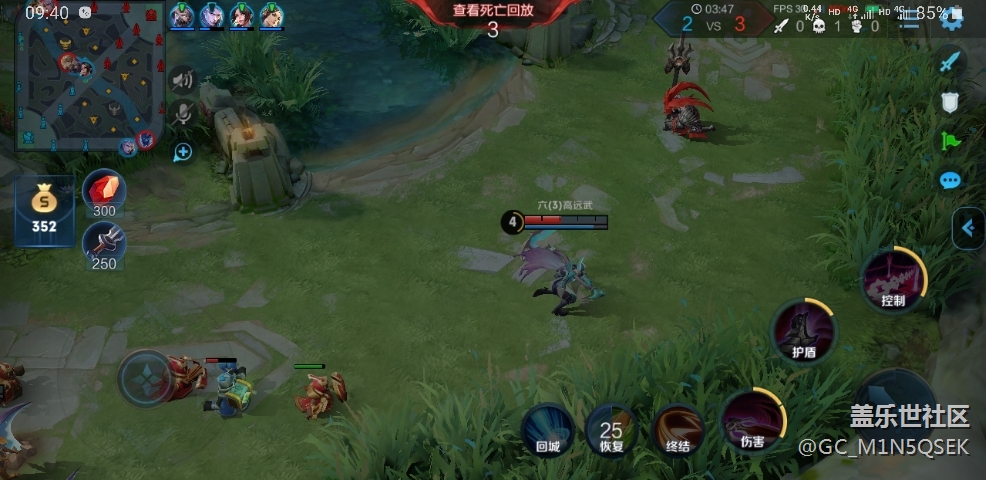Activate the 护盾 shield skill
Image resolution: width=986 pixels, height=480 pixels.
click(803, 331)
